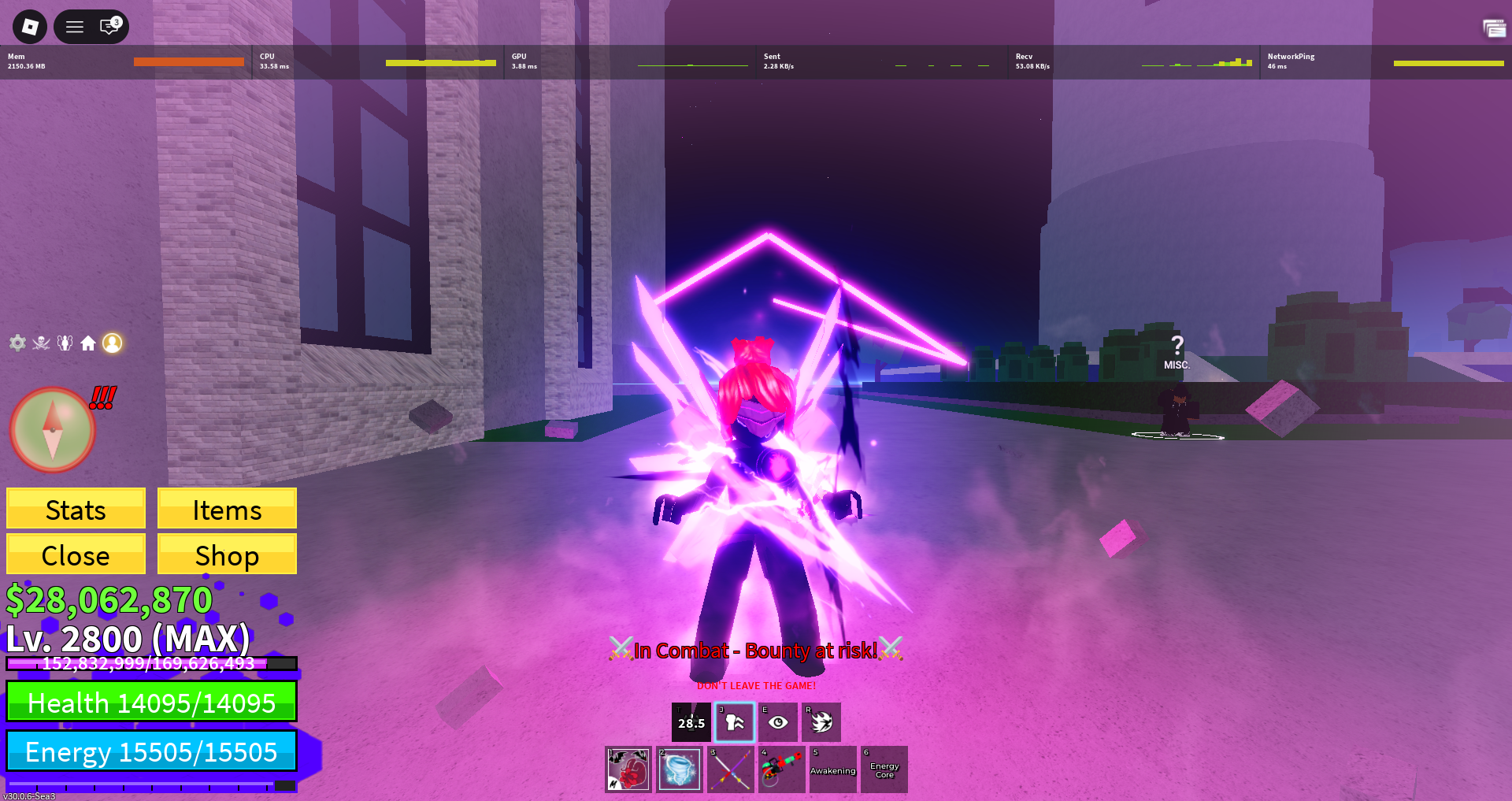The height and width of the screenshot is (801, 1512).
Task: Open the Items inventory
Action: coord(227,509)
